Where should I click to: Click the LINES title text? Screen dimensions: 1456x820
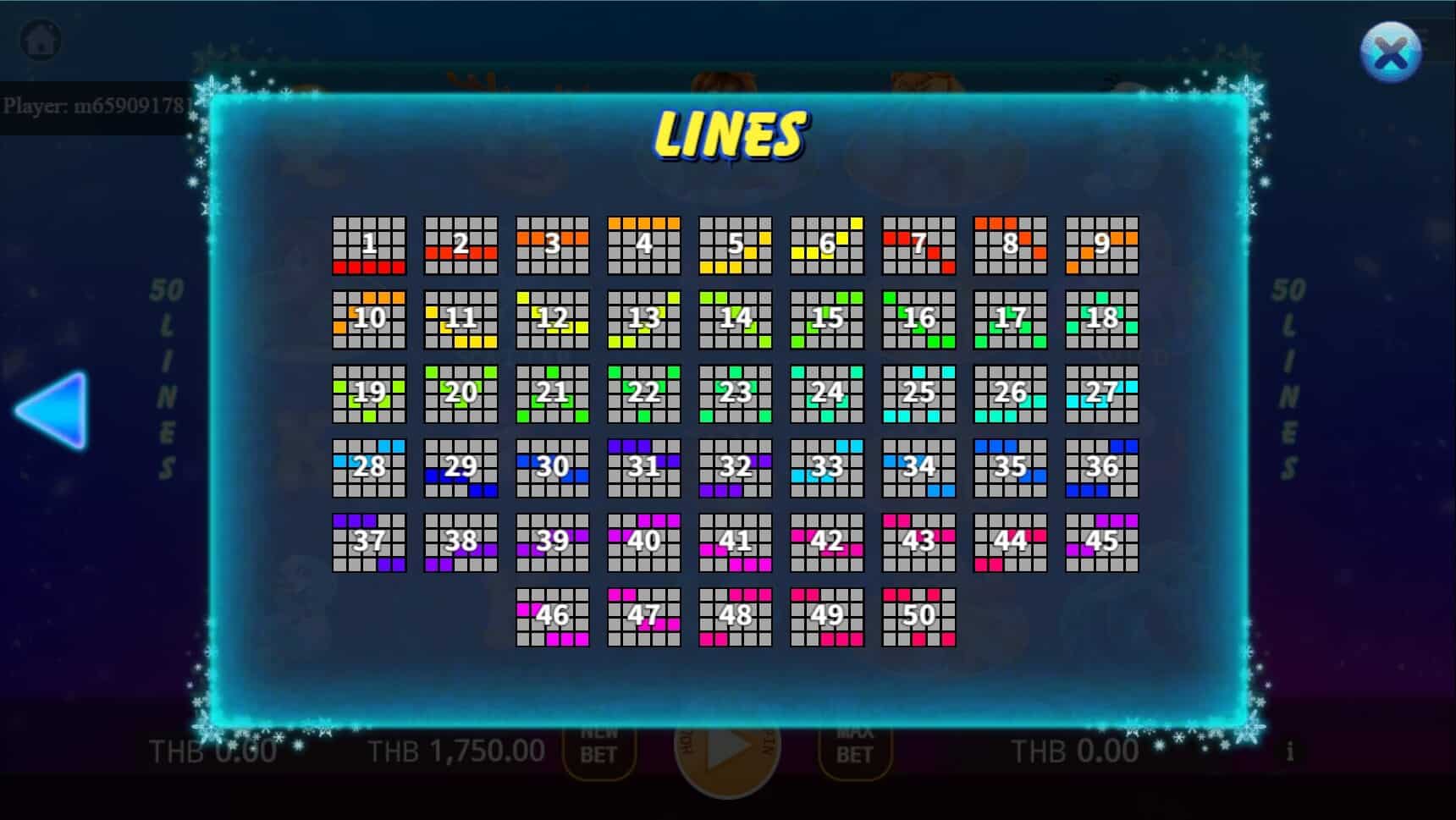(731, 134)
